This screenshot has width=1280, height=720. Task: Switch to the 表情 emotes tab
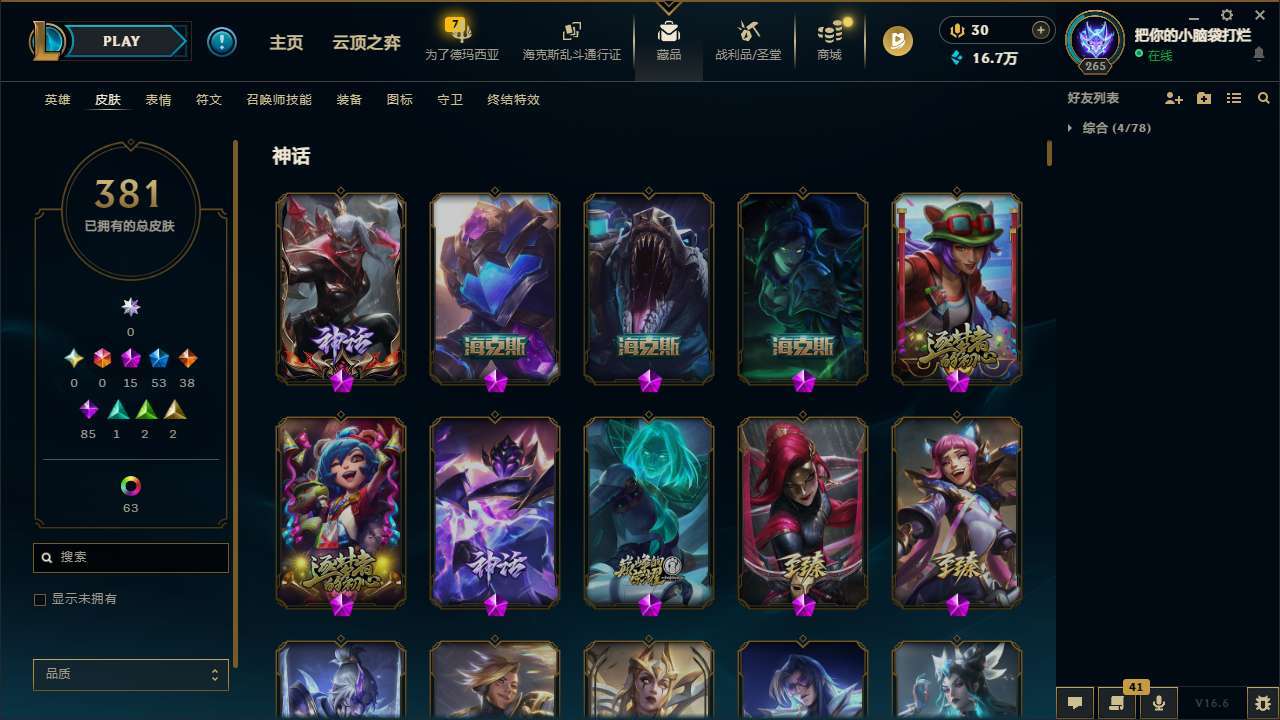[x=159, y=100]
